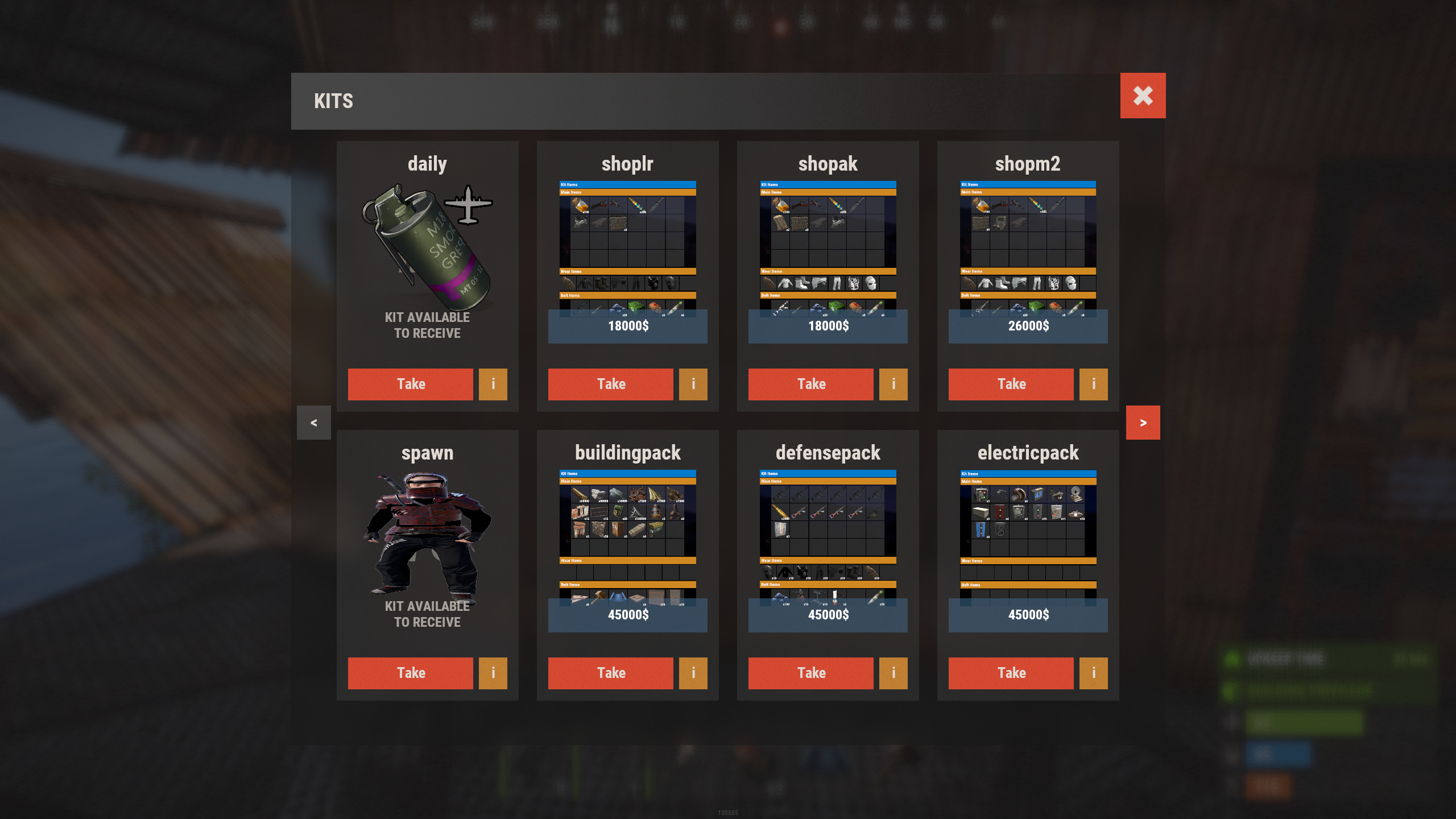Open electricpack kit info

click(1093, 673)
